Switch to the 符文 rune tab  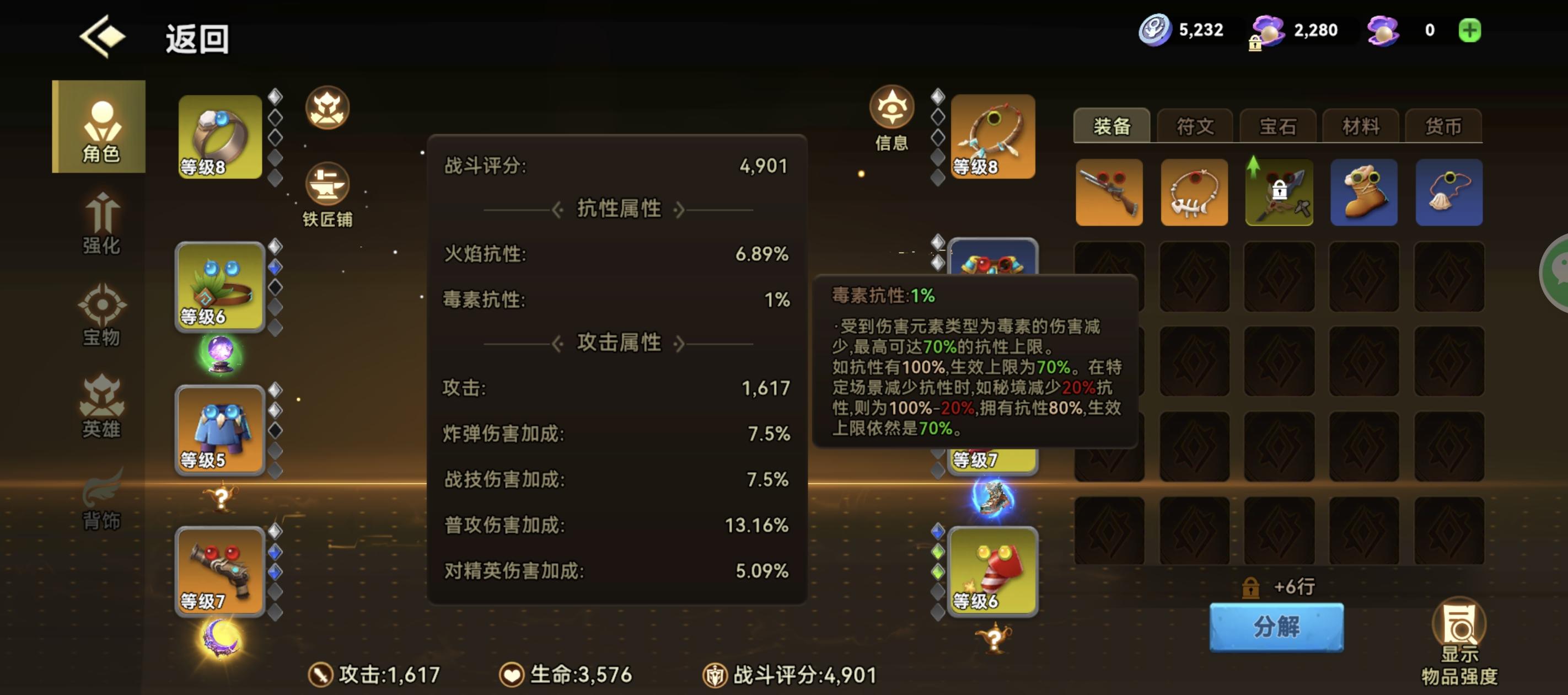tap(1194, 126)
